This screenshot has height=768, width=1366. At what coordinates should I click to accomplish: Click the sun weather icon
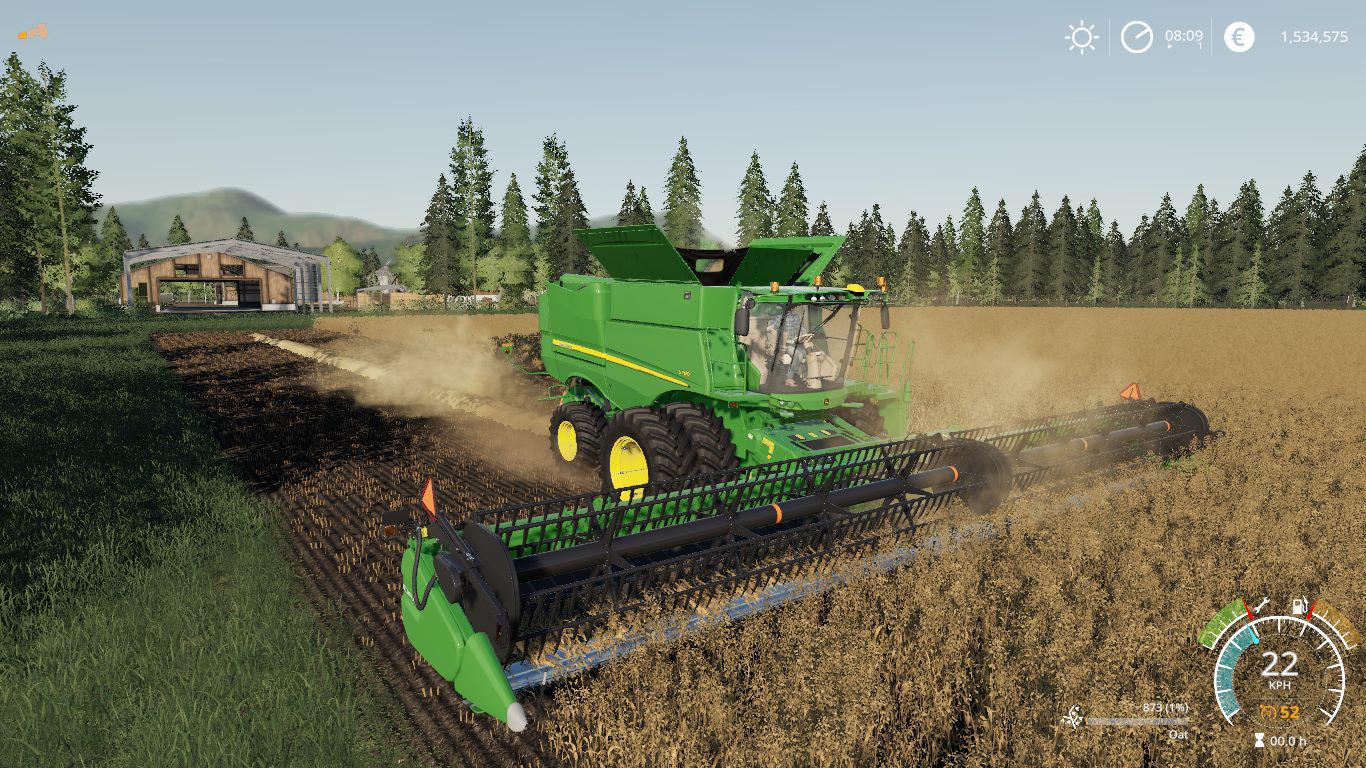point(1081,37)
